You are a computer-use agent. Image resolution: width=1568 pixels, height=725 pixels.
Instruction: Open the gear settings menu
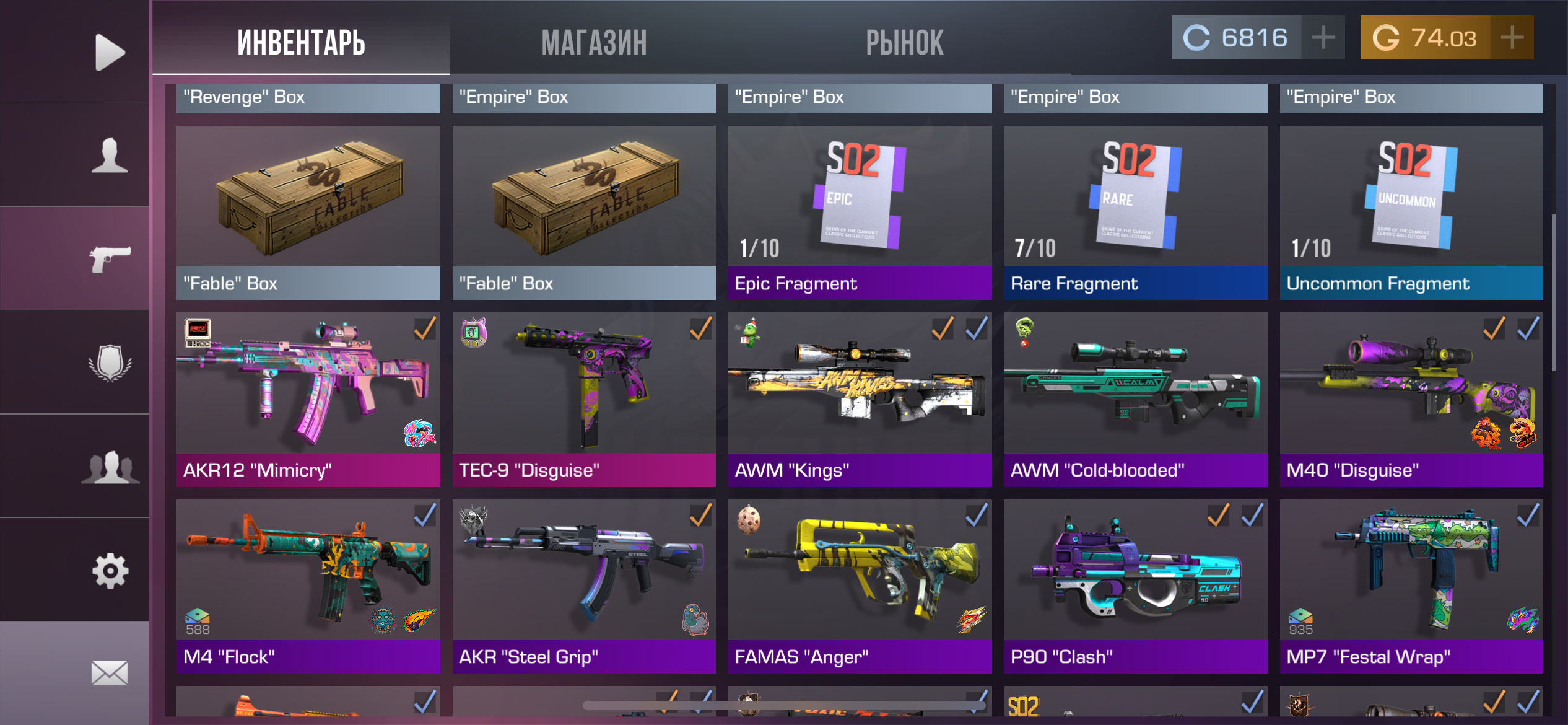(x=110, y=570)
